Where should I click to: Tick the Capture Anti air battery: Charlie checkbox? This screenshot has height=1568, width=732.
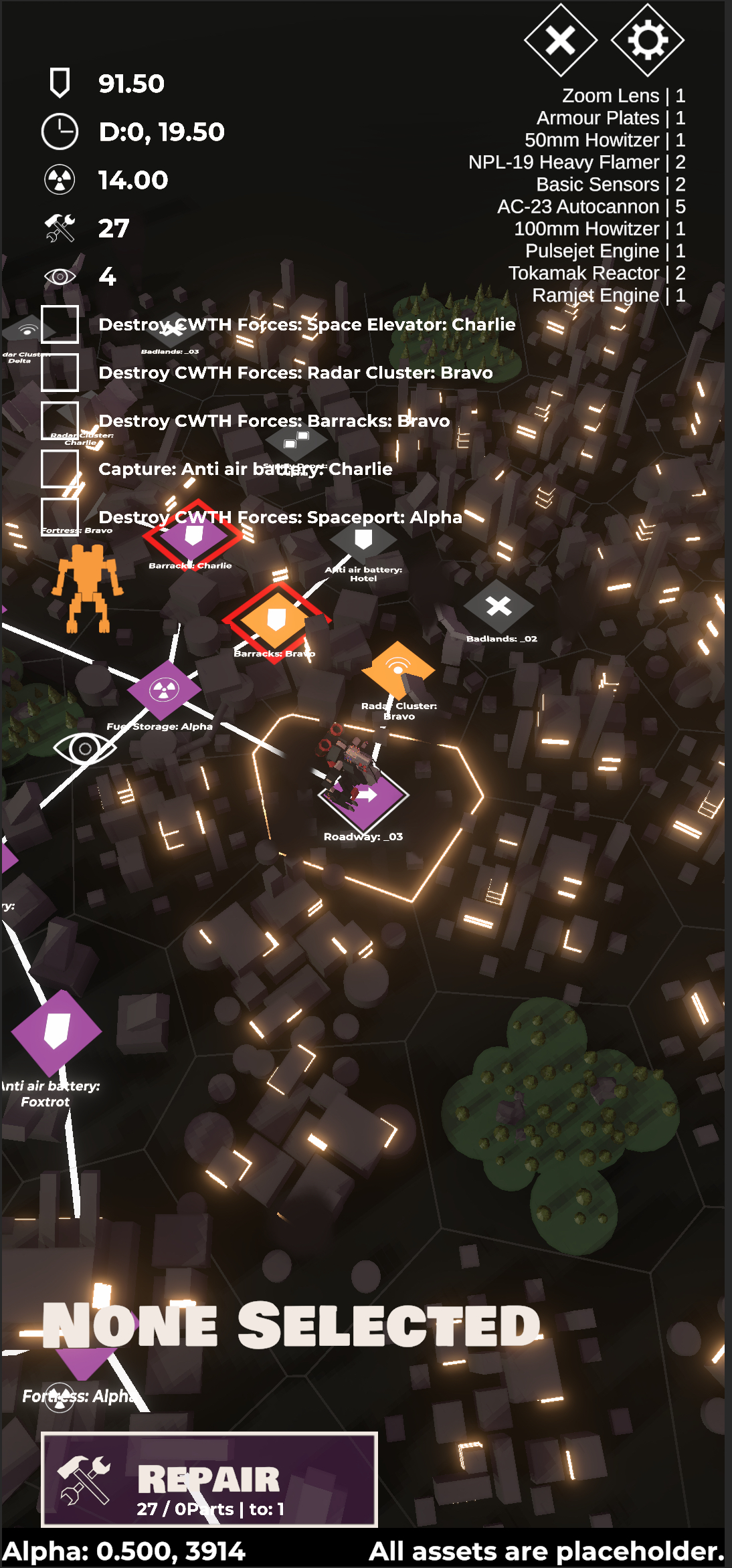click(60, 469)
